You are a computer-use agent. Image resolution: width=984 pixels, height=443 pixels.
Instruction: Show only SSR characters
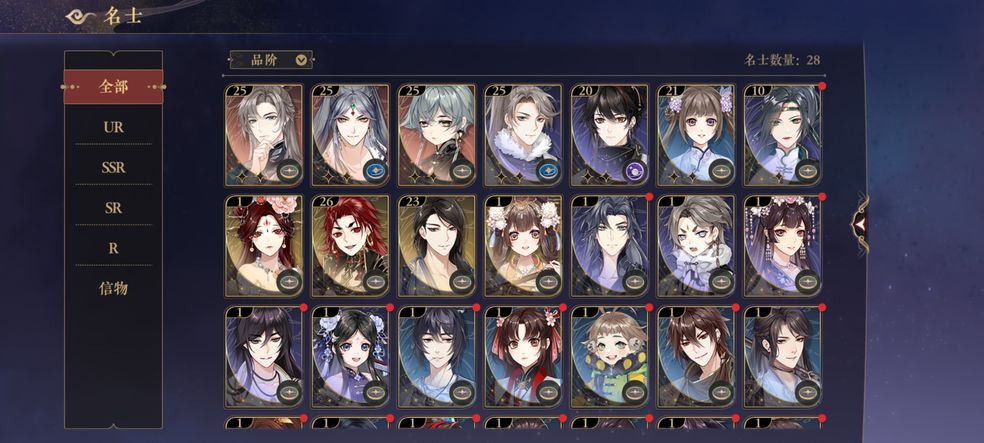(x=113, y=168)
